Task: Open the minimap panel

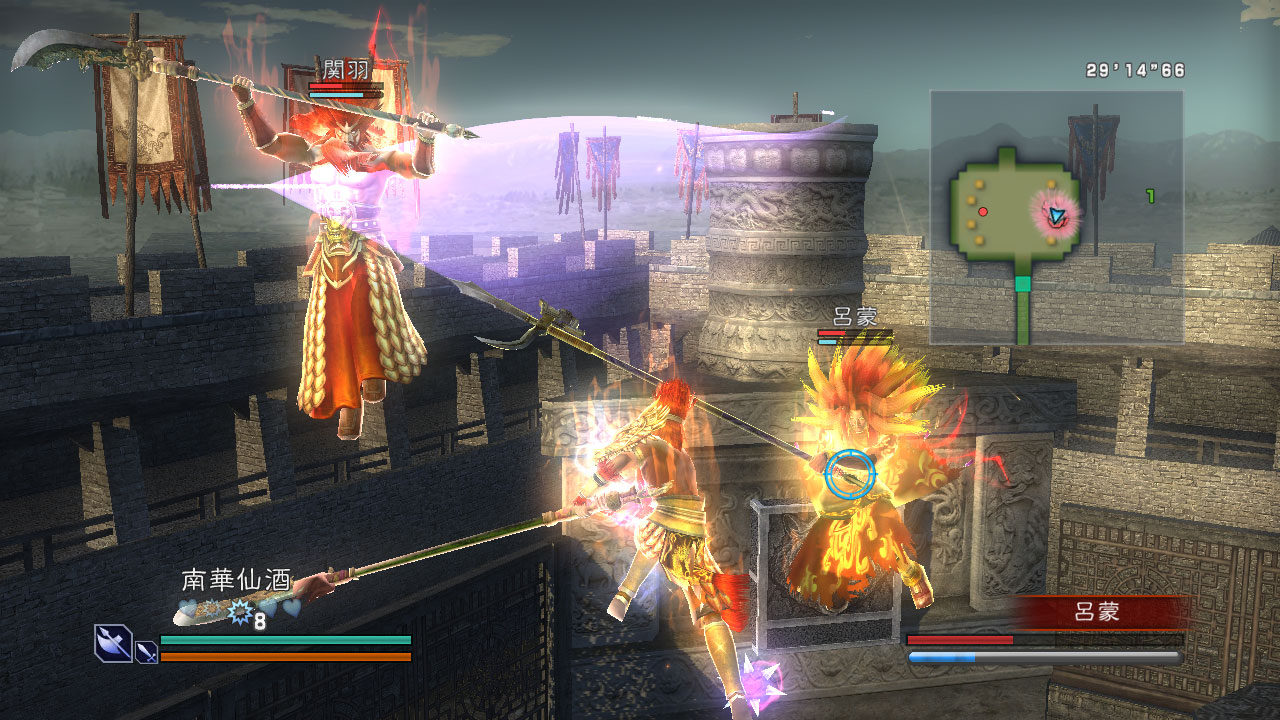Action: [x=1056, y=217]
